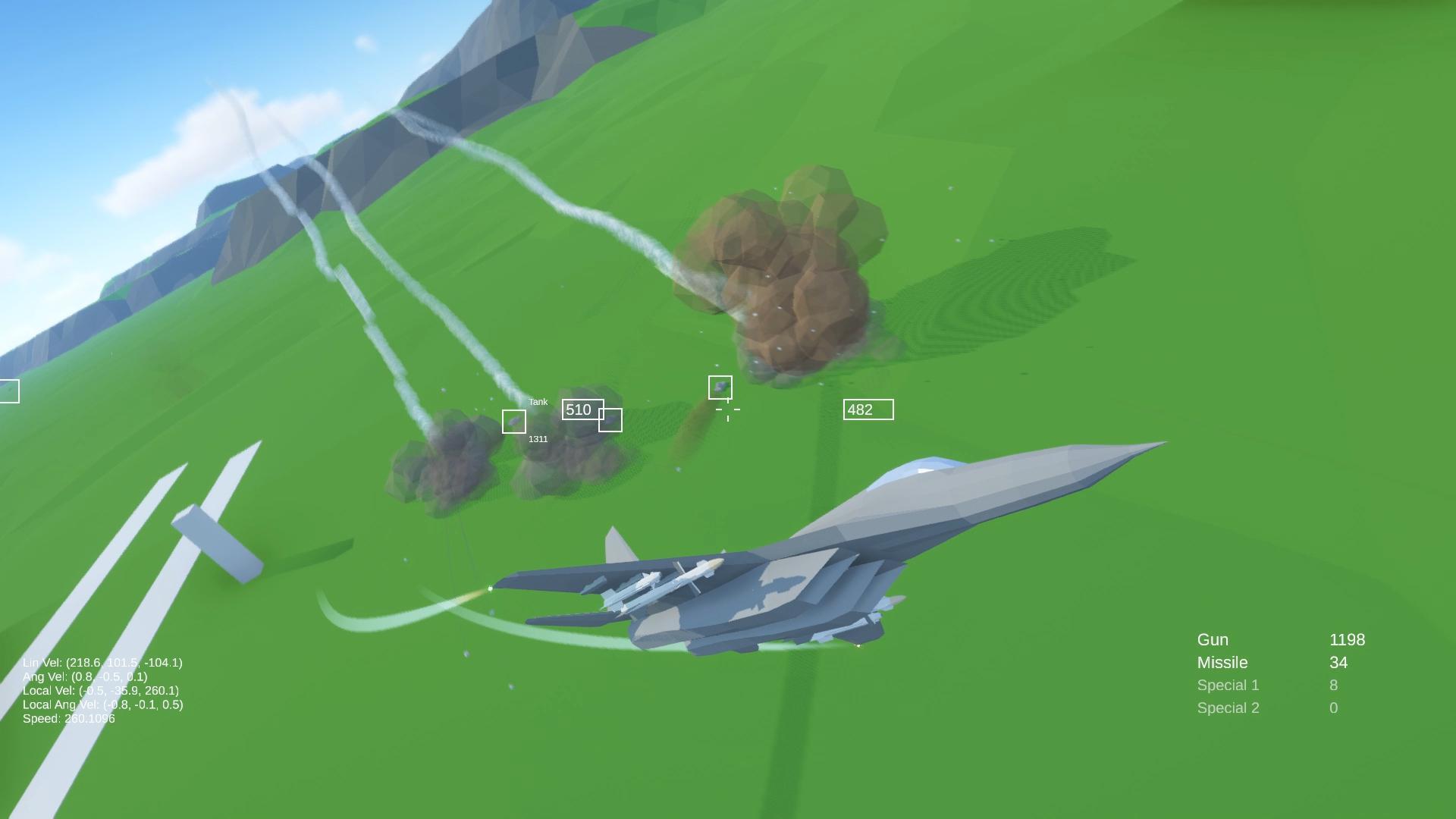Select the Special 2 weapon slot
Viewport: 1456px width, 819px height.
tap(1228, 708)
